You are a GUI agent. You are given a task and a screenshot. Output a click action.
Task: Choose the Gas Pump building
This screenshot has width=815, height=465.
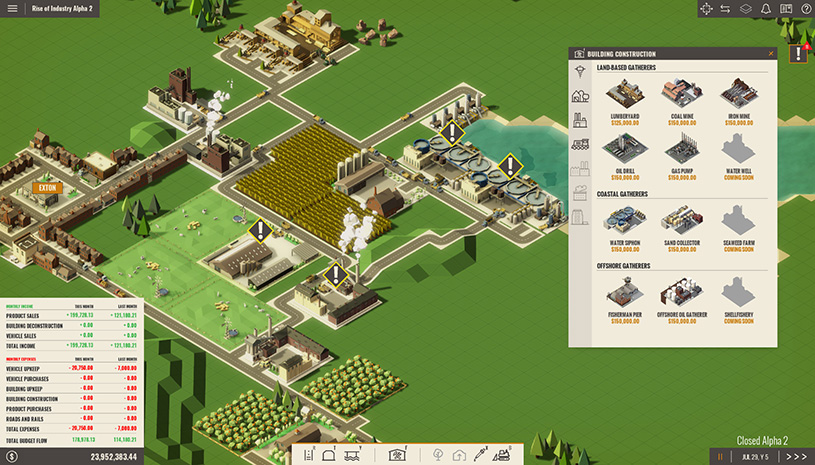point(682,152)
